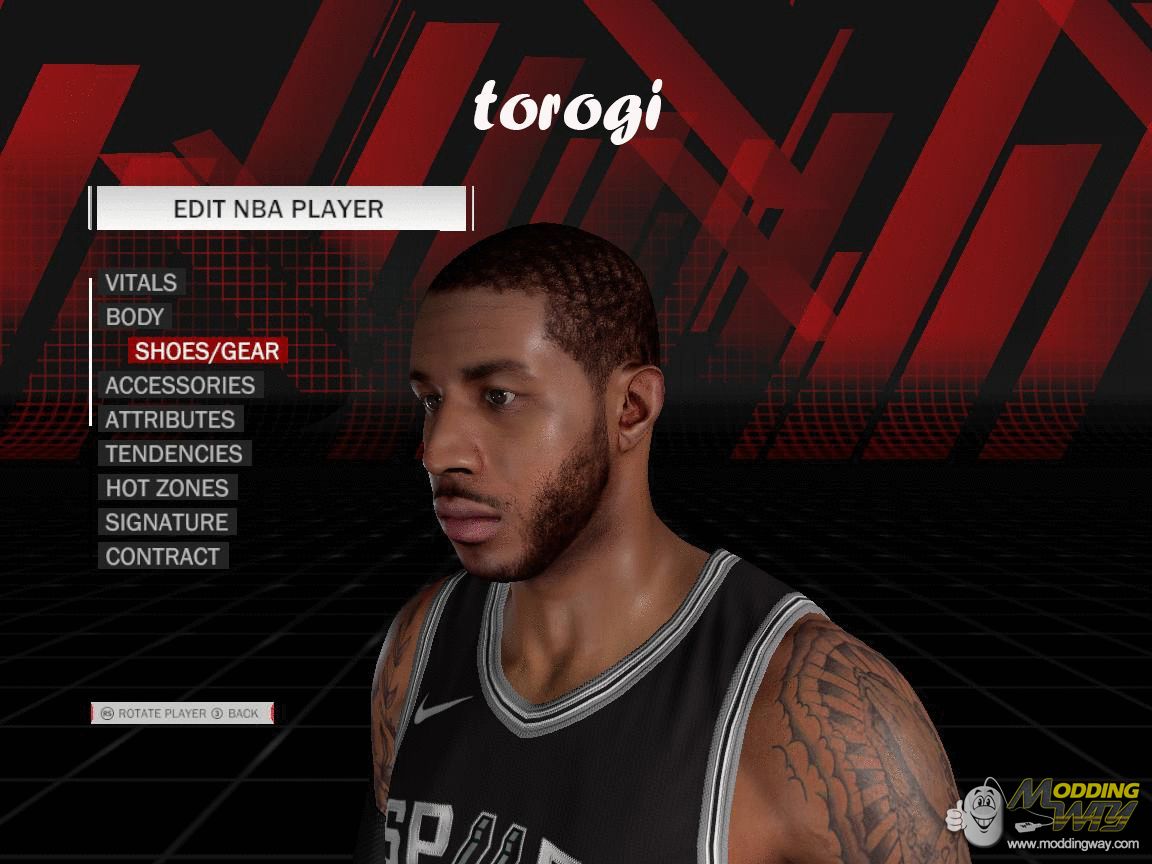Open the Hot Zones editor
The height and width of the screenshot is (864, 1152).
pyautogui.click(x=167, y=488)
